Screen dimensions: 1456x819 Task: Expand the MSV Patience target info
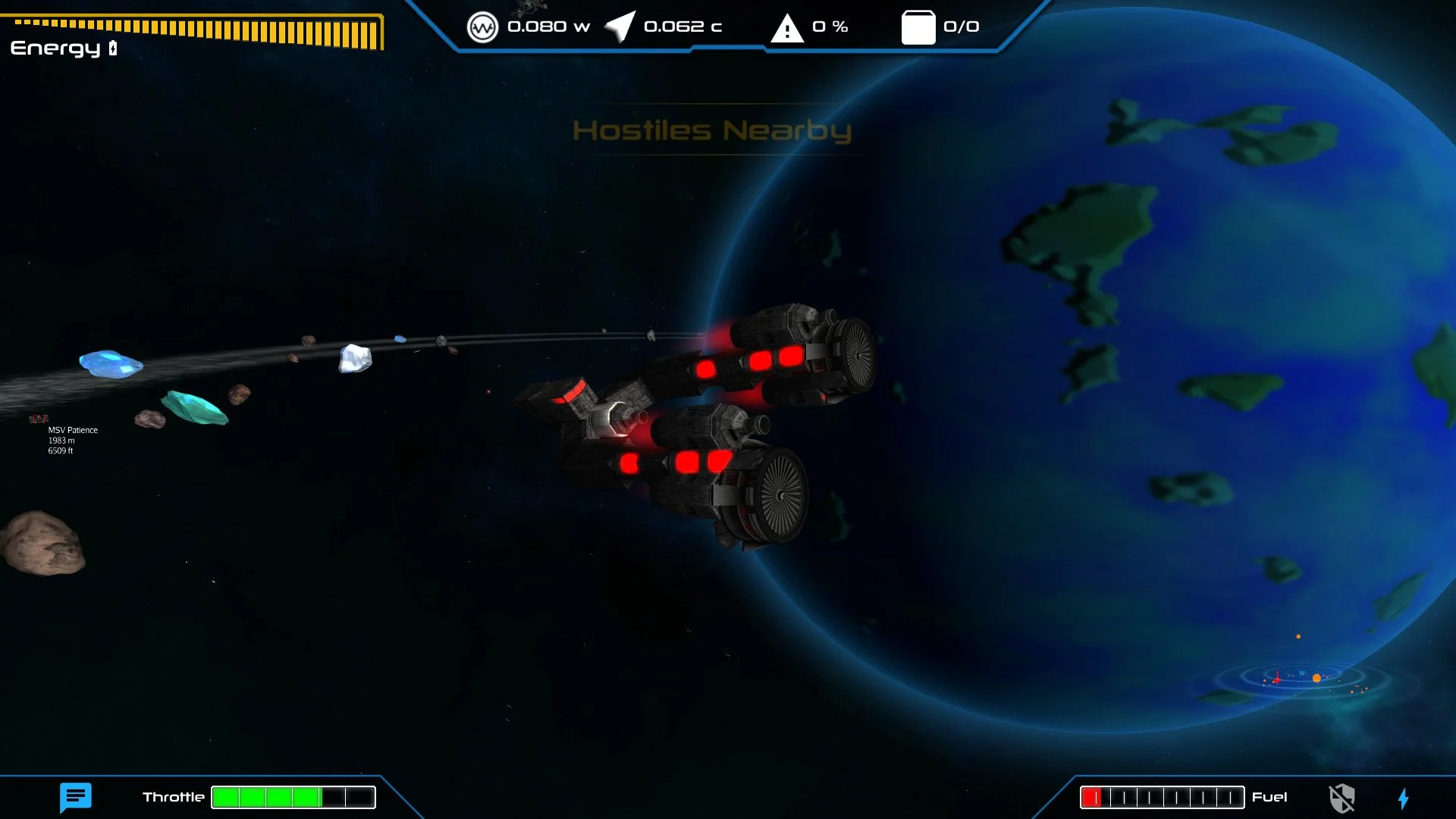tap(72, 438)
